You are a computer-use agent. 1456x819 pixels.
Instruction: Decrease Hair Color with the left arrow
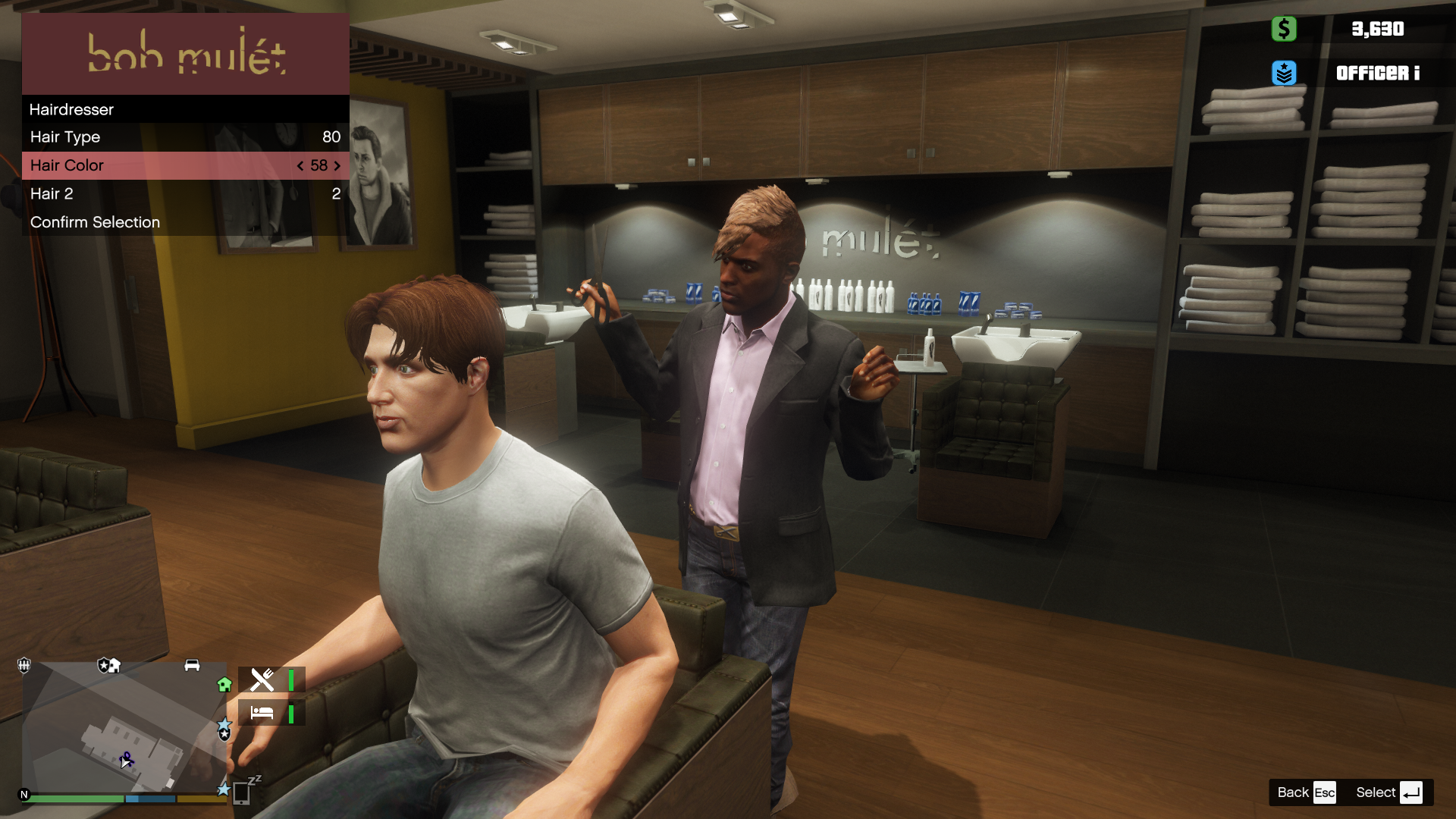click(x=300, y=165)
